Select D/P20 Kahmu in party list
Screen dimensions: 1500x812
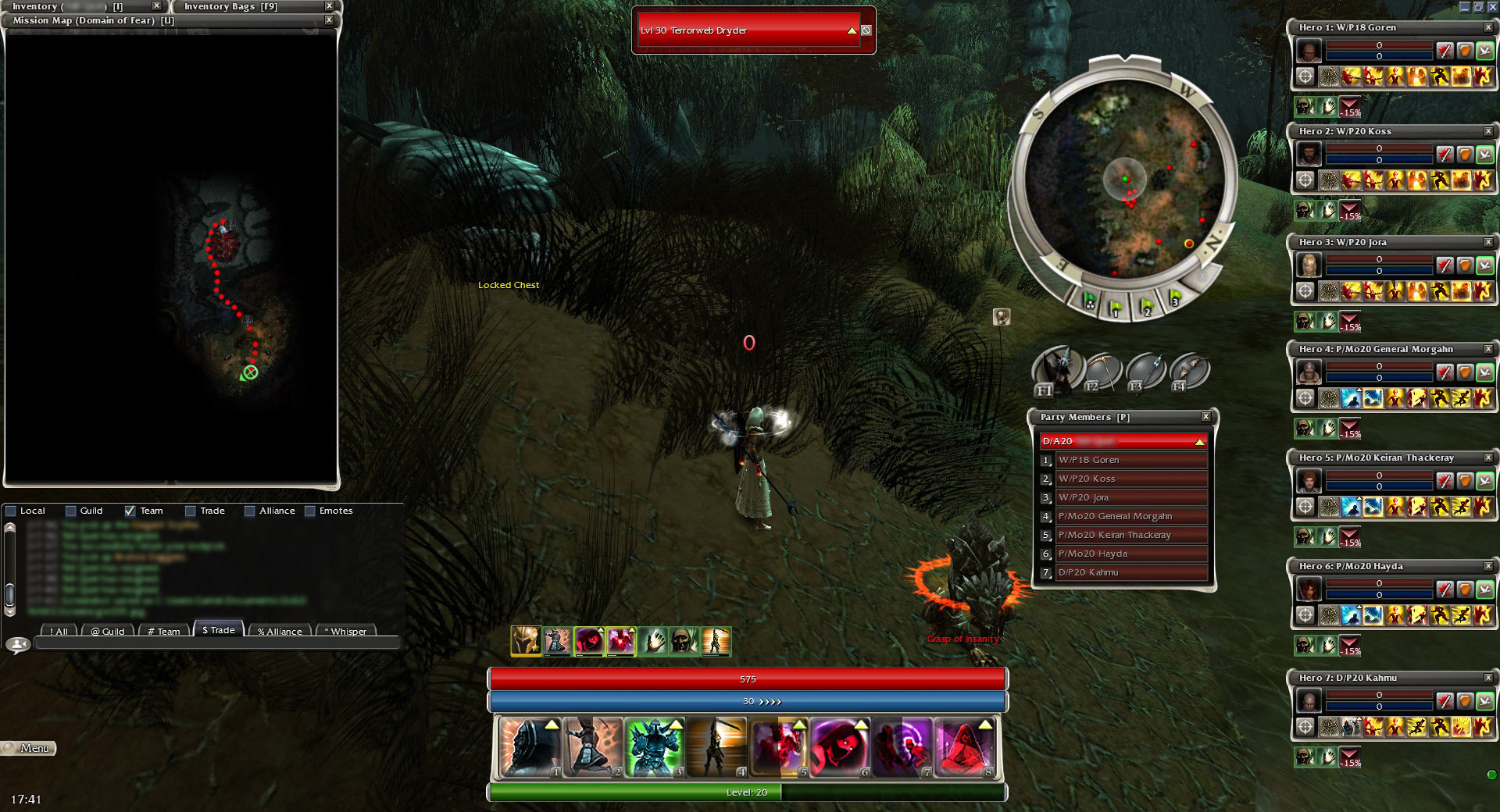click(x=1130, y=572)
